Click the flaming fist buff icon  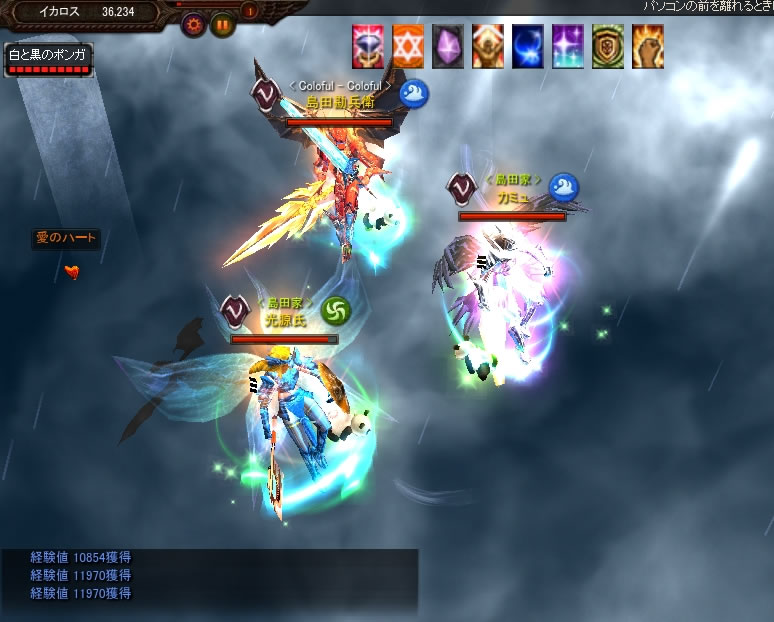pos(648,47)
